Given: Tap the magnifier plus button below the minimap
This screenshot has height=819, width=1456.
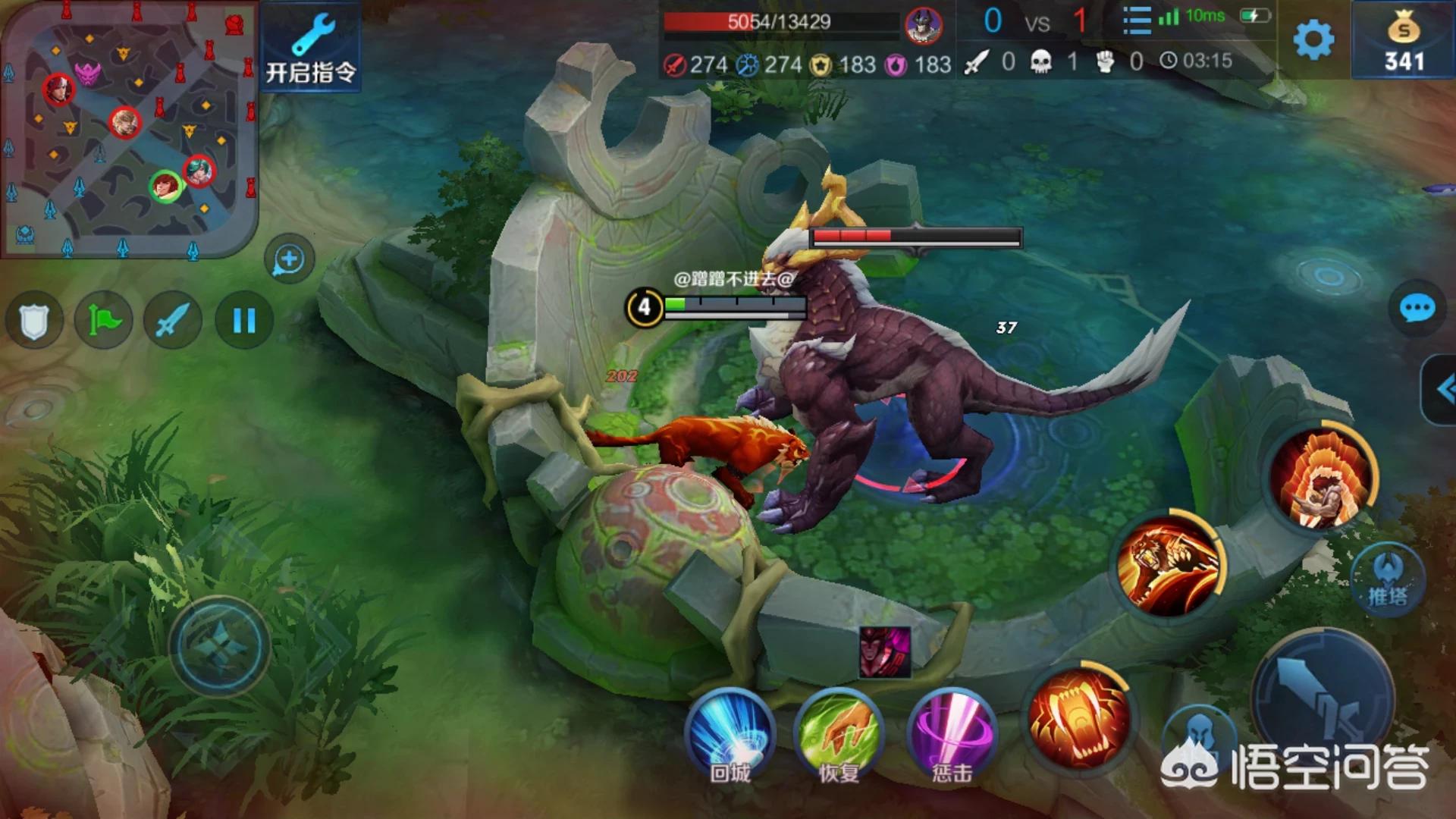Looking at the screenshot, I should click(289, 260).
